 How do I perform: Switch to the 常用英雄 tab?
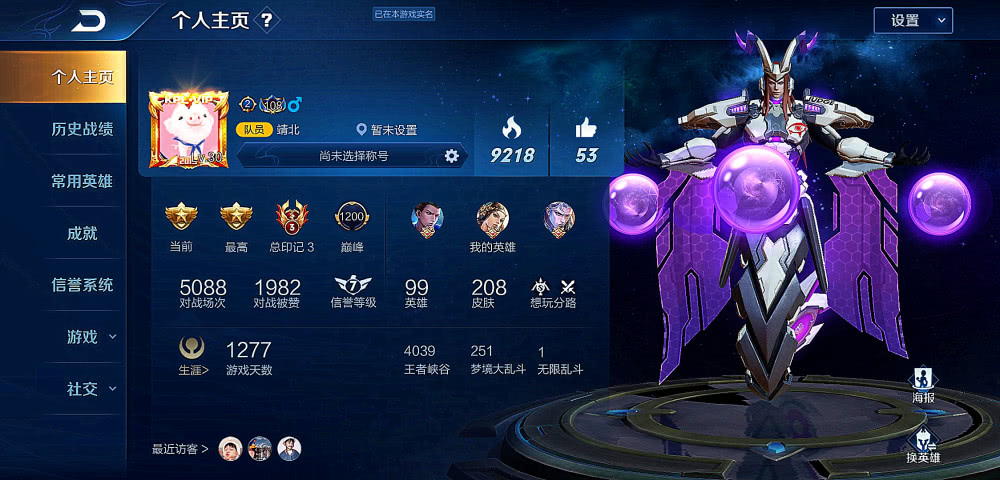[x=82, y=181]
